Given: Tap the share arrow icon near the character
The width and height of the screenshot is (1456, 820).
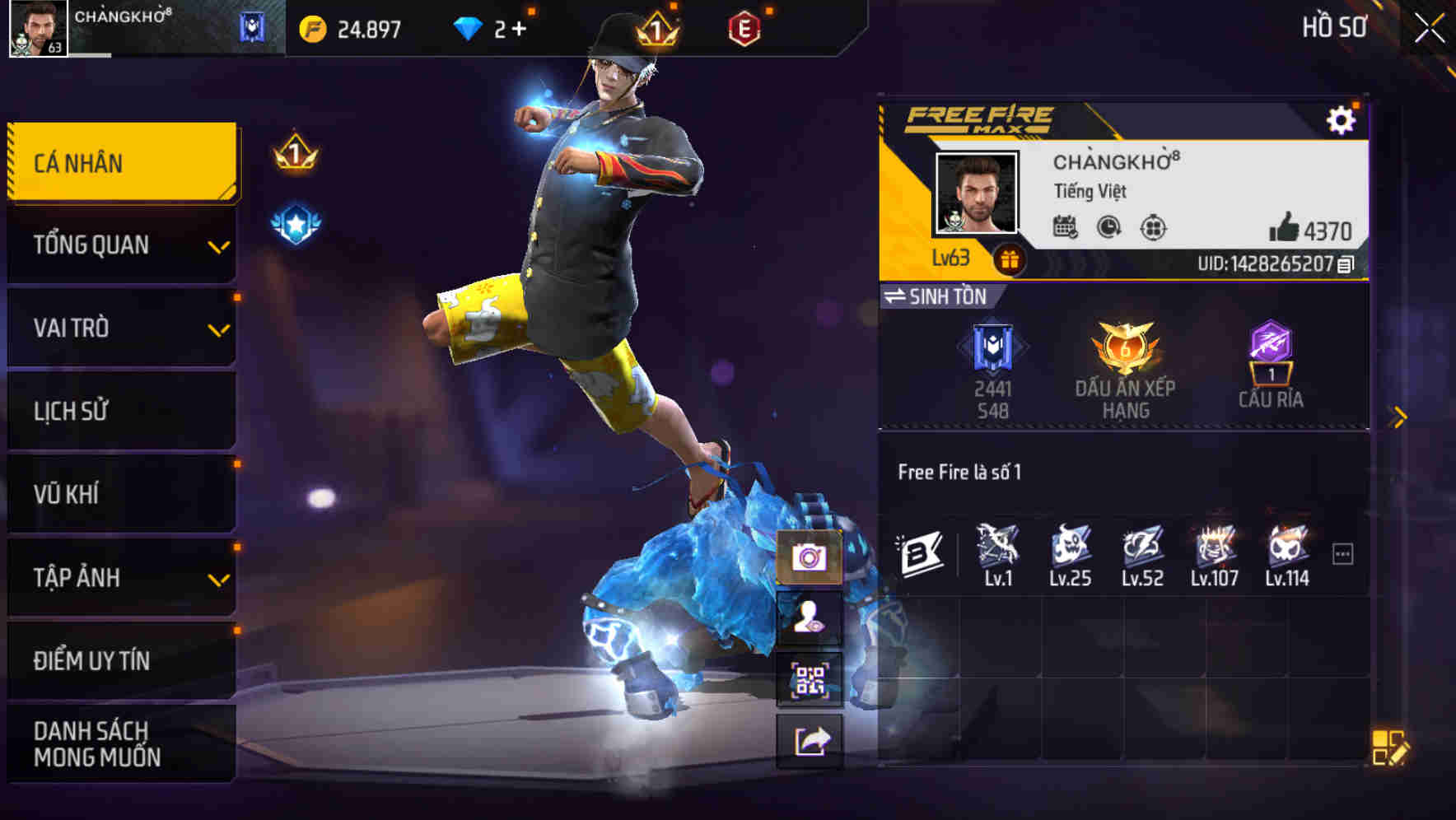Looking at the screenshot, I should click(x=810, y=739).
